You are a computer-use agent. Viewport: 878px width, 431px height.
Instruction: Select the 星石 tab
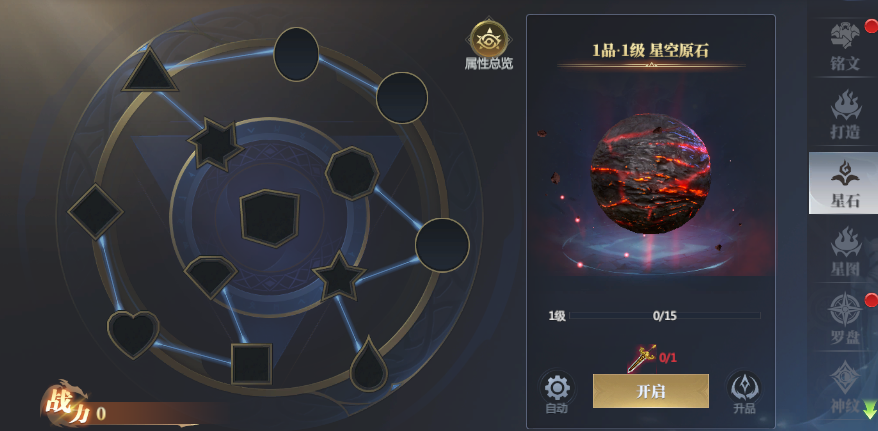click(844, 183)
